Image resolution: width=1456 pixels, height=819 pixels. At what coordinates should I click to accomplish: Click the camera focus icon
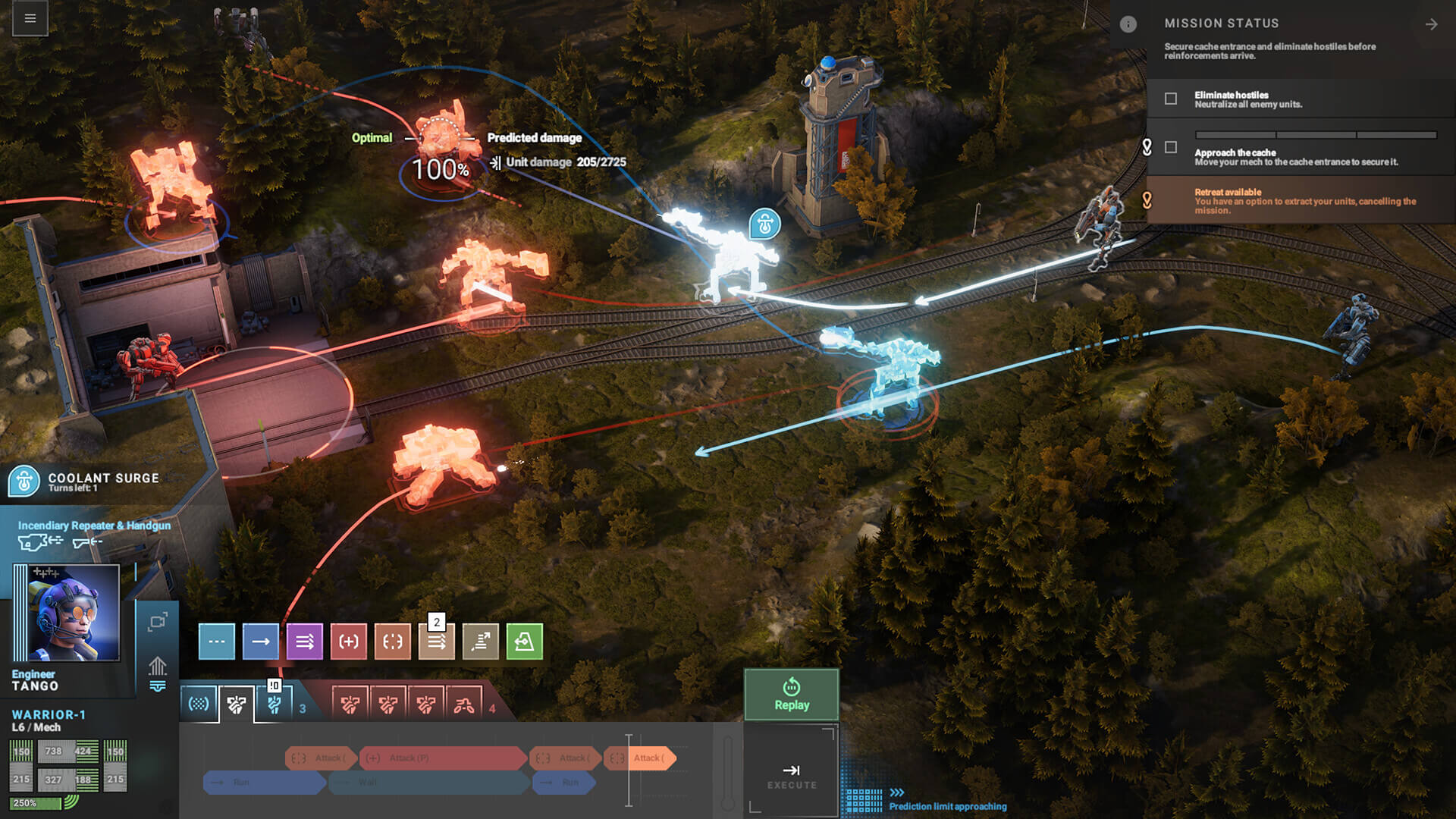[158, 623]
